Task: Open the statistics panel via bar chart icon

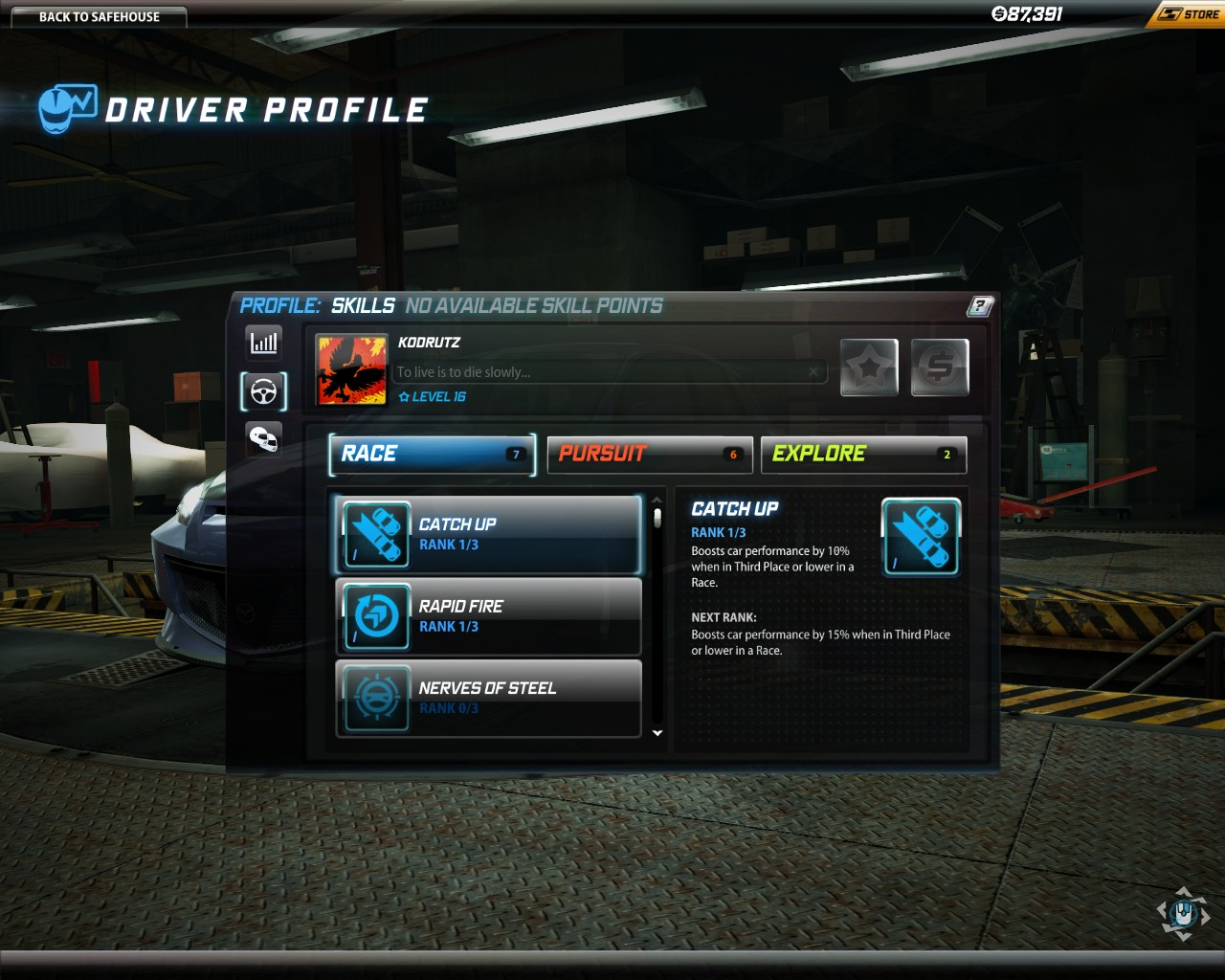Action: click(263, 342)
